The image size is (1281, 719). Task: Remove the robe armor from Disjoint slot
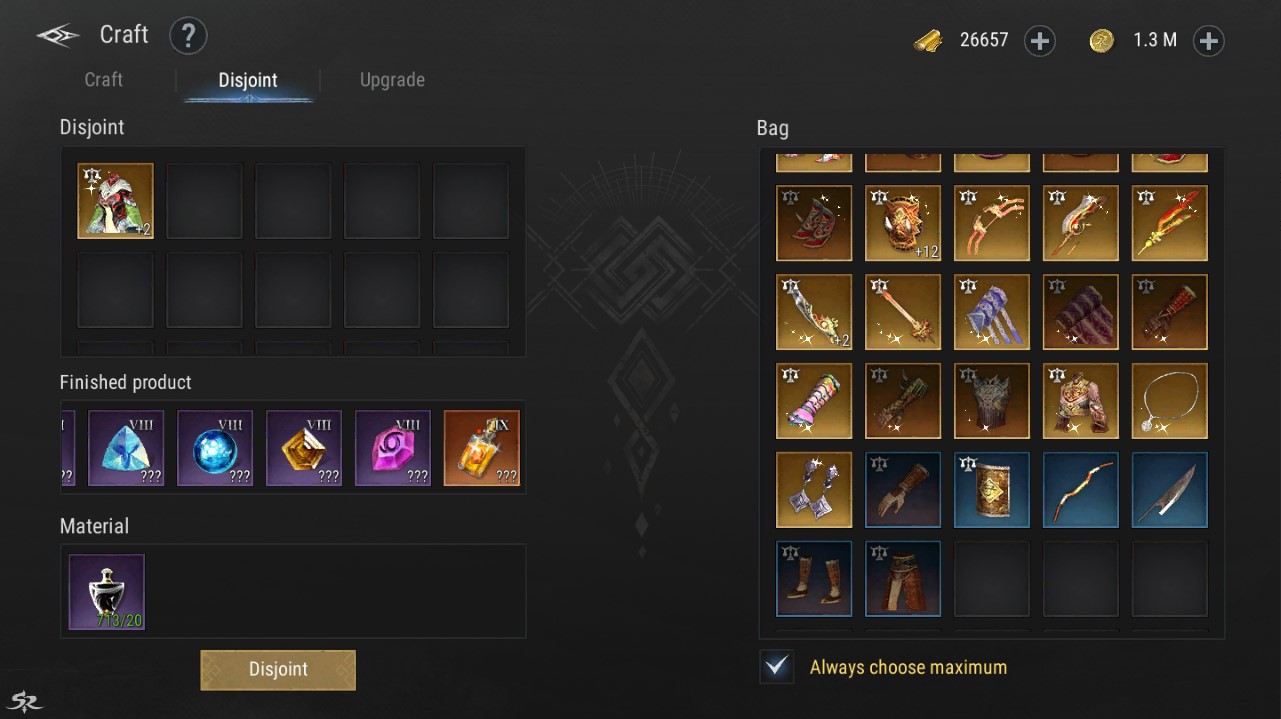(x=116, y=201)
